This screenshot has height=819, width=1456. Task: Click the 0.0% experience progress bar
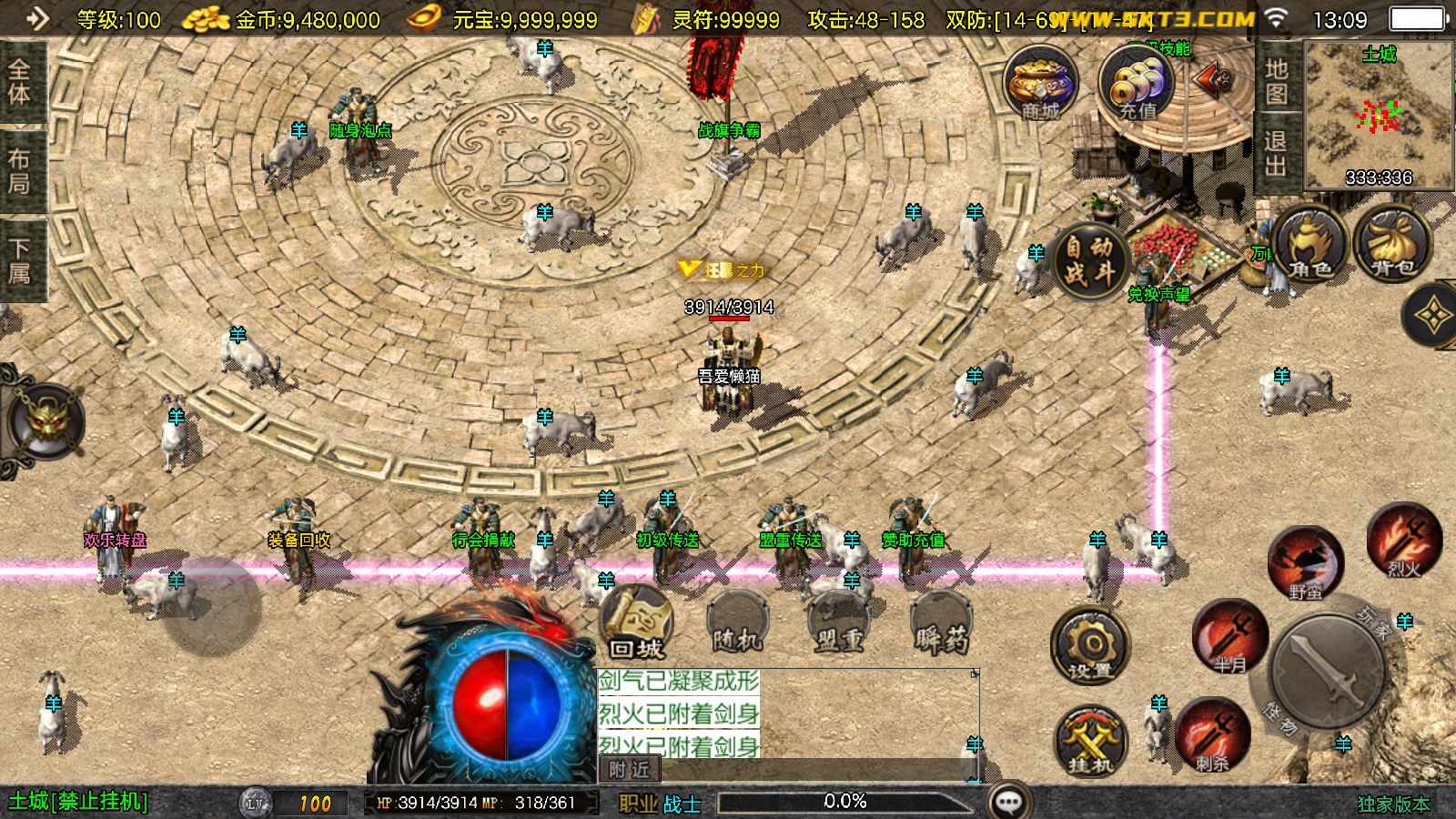(x=846, y=802)
